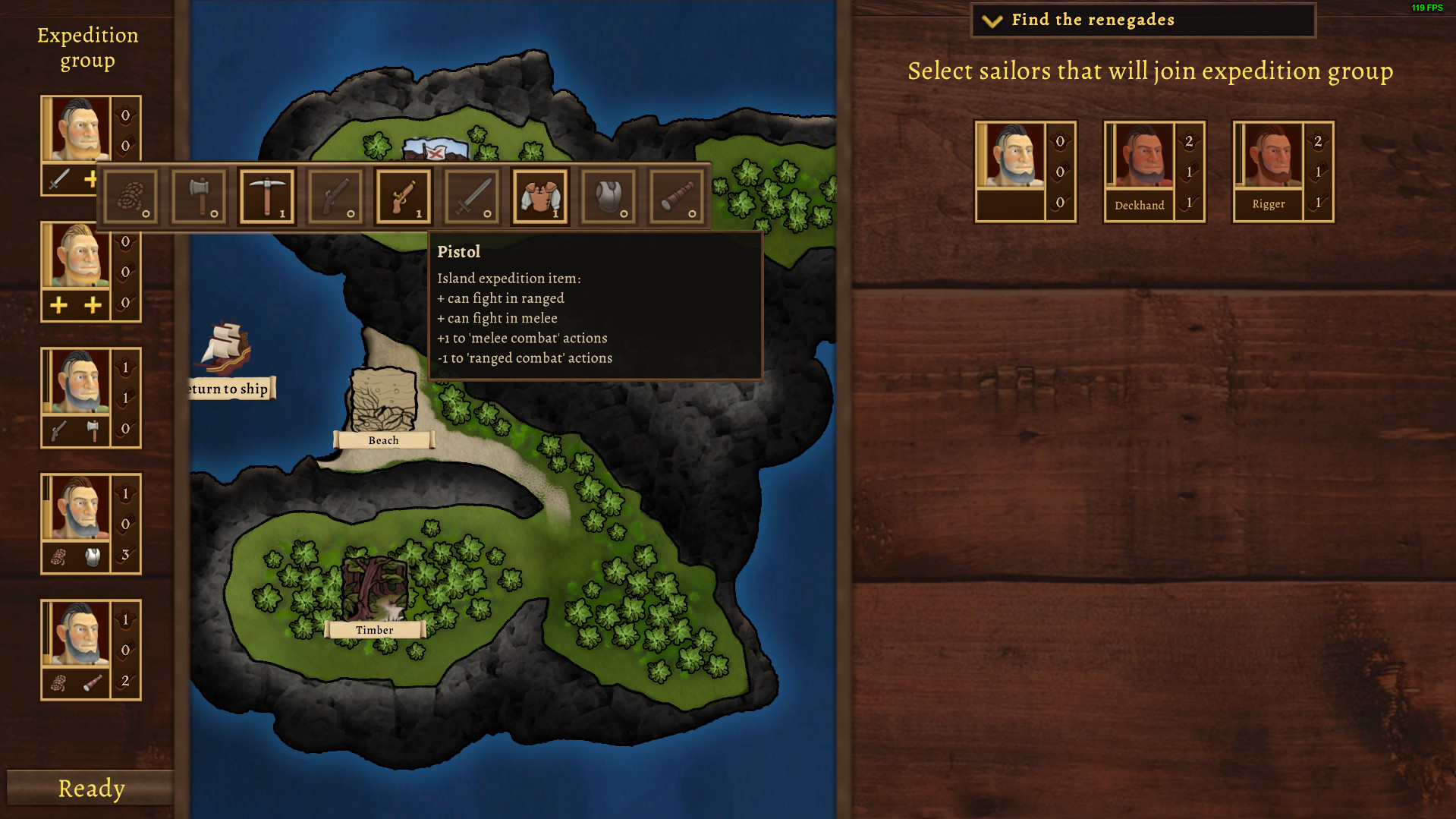The width and height of the screenshot is (1456, 819).
Task: Pick the padded jacket armor item
Action: tap(540, 196)
